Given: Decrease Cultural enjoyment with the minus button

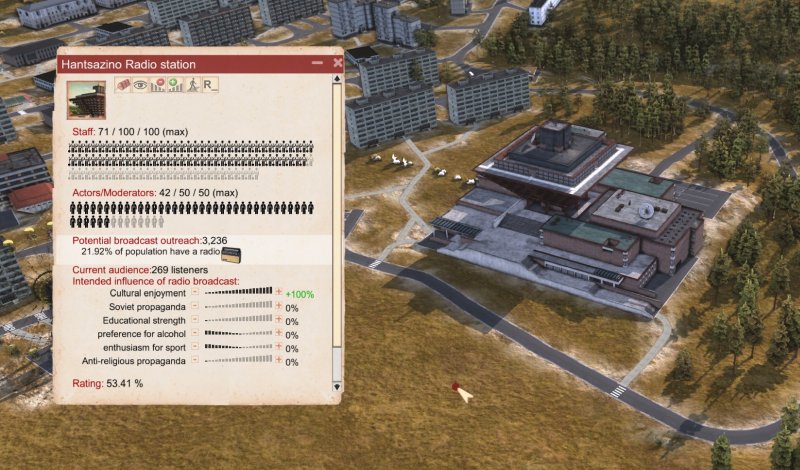Looking at the screenshot, I should point(195,293).
